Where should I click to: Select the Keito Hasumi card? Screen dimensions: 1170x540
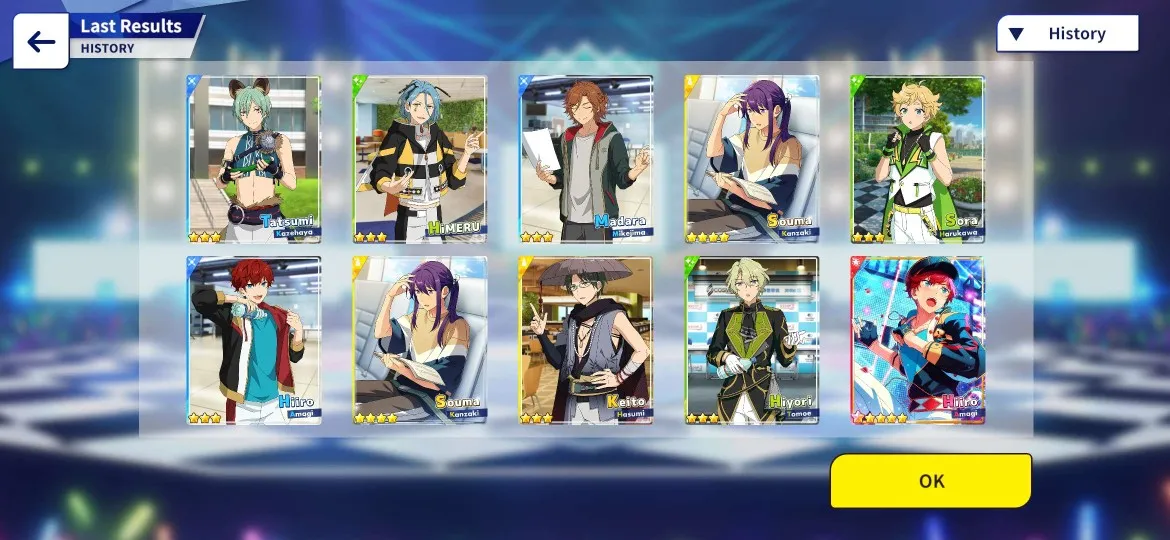coord(586,340)
